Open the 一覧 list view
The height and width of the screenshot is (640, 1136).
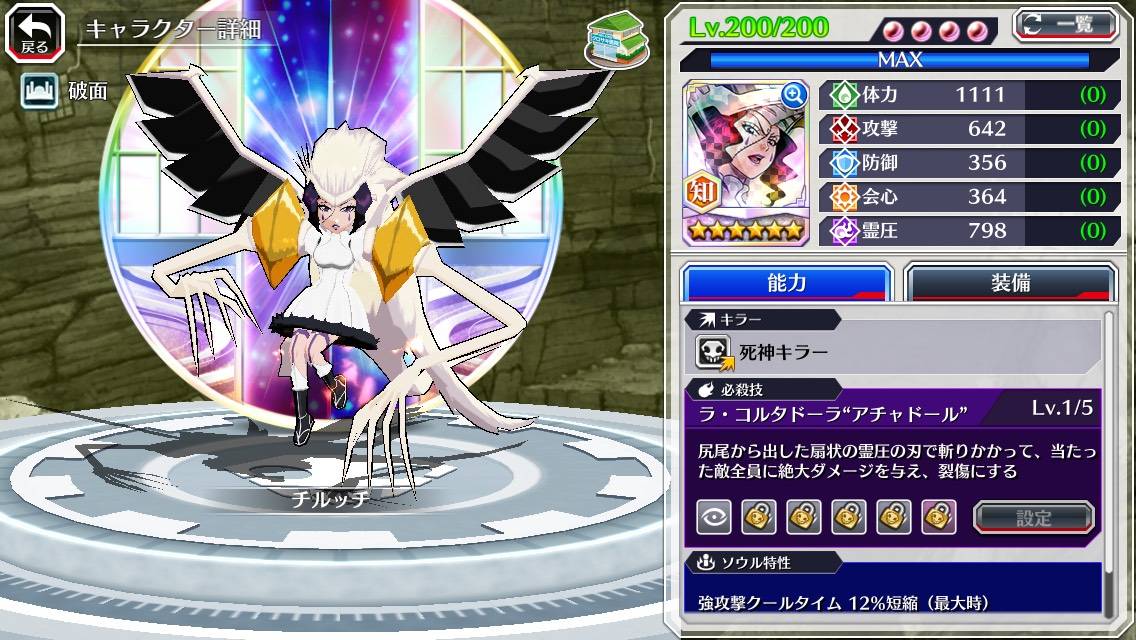coord(1064,25)
